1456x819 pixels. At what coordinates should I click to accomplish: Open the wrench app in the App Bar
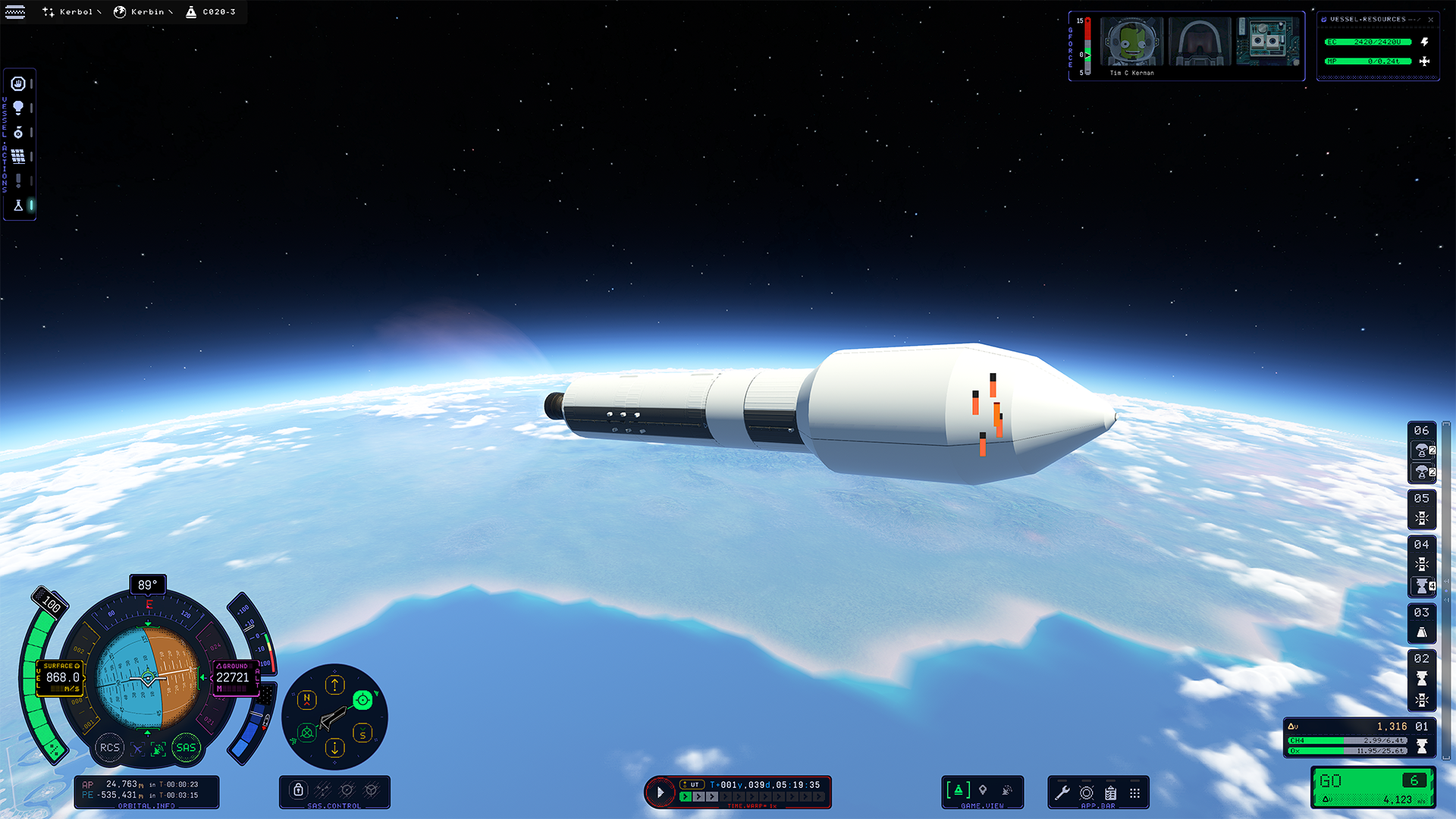coord(1062,792)
